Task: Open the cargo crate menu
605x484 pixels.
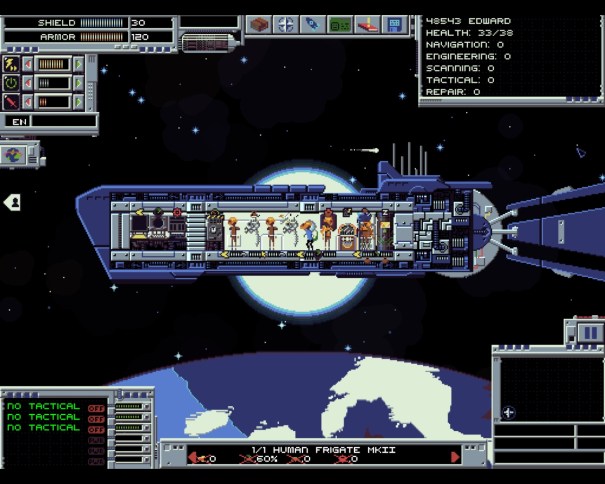Action: 260,24
